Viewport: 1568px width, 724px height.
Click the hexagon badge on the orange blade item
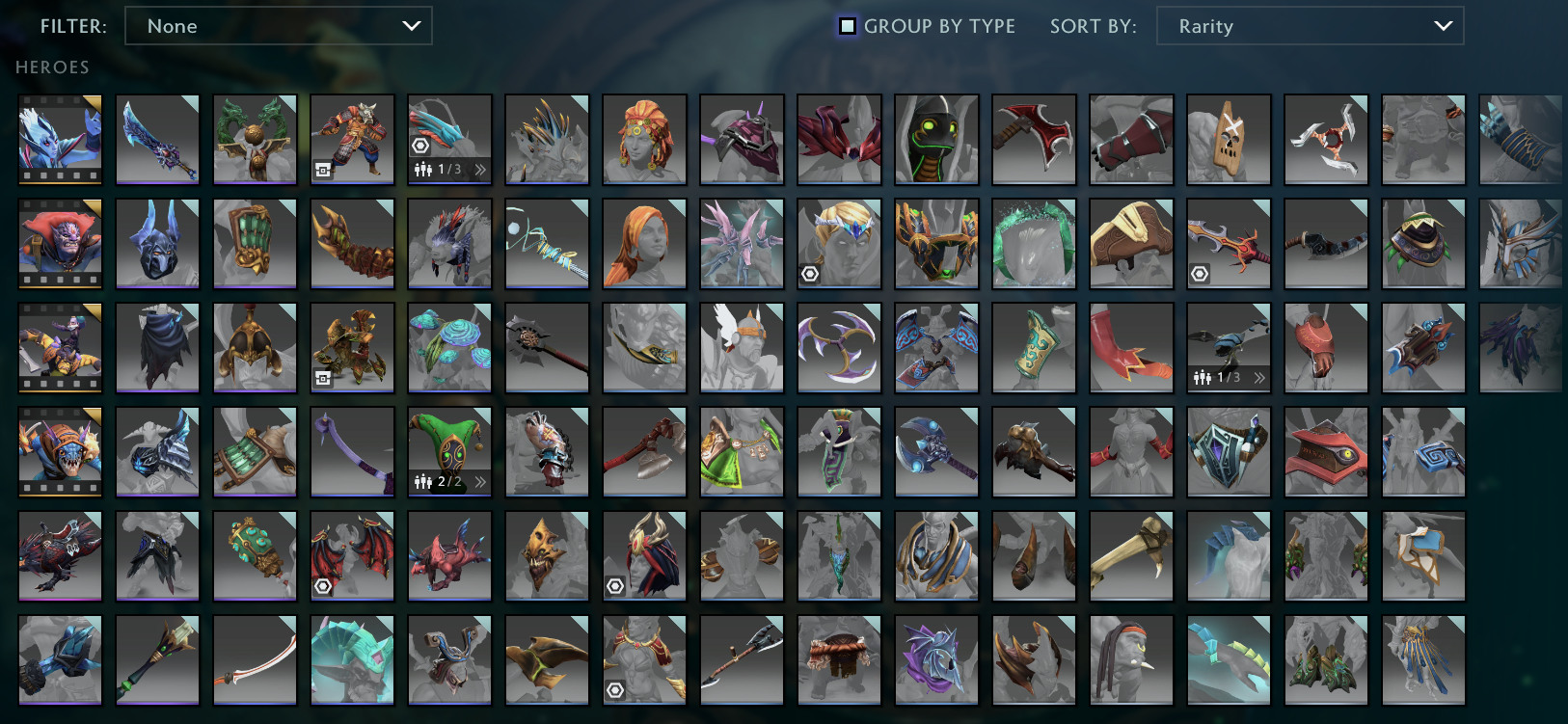coord(1199,275)
